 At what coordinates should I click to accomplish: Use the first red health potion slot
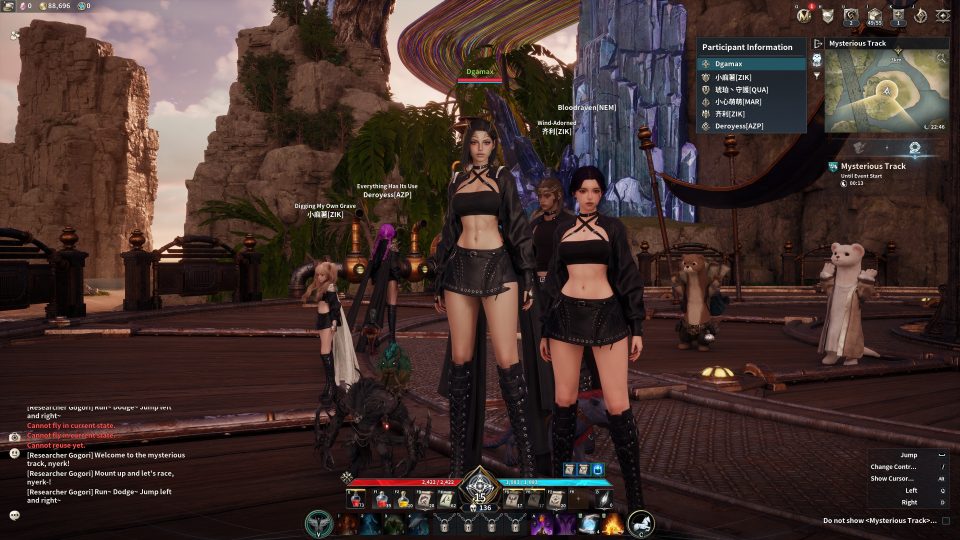coord(357,499)
